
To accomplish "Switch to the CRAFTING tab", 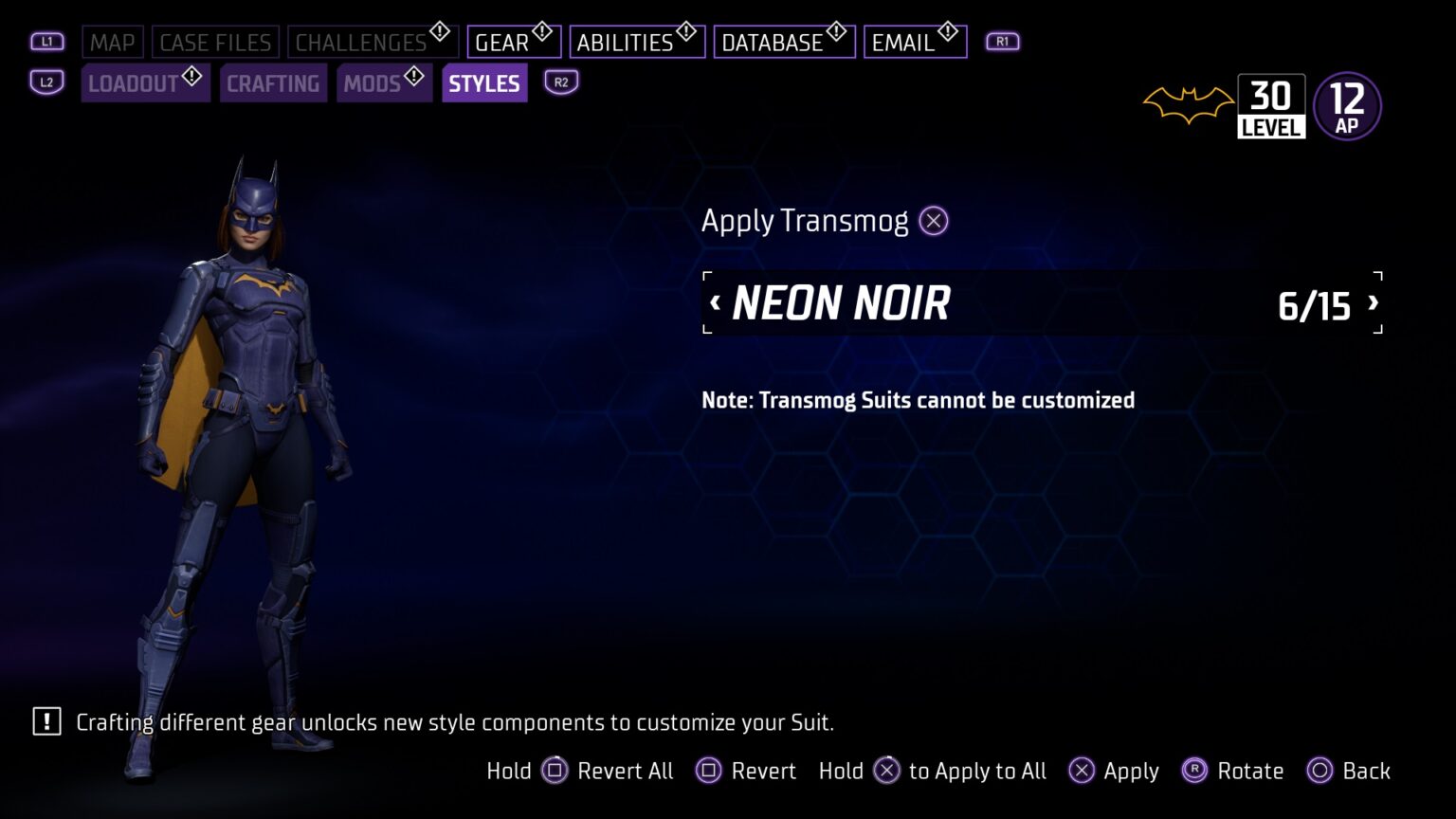I will 273,83.
